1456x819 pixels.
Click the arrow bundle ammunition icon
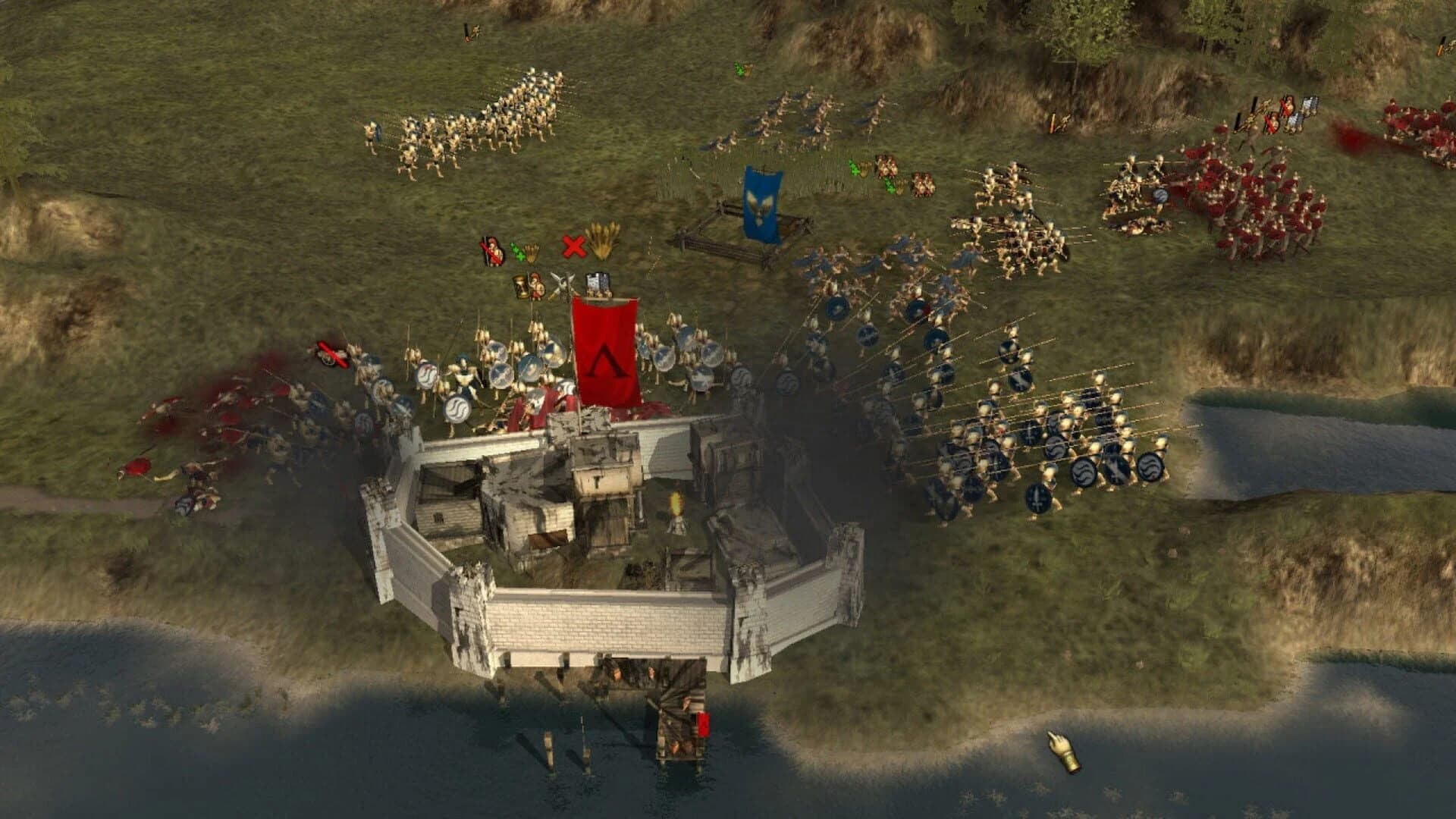click(x=602, y=241)
